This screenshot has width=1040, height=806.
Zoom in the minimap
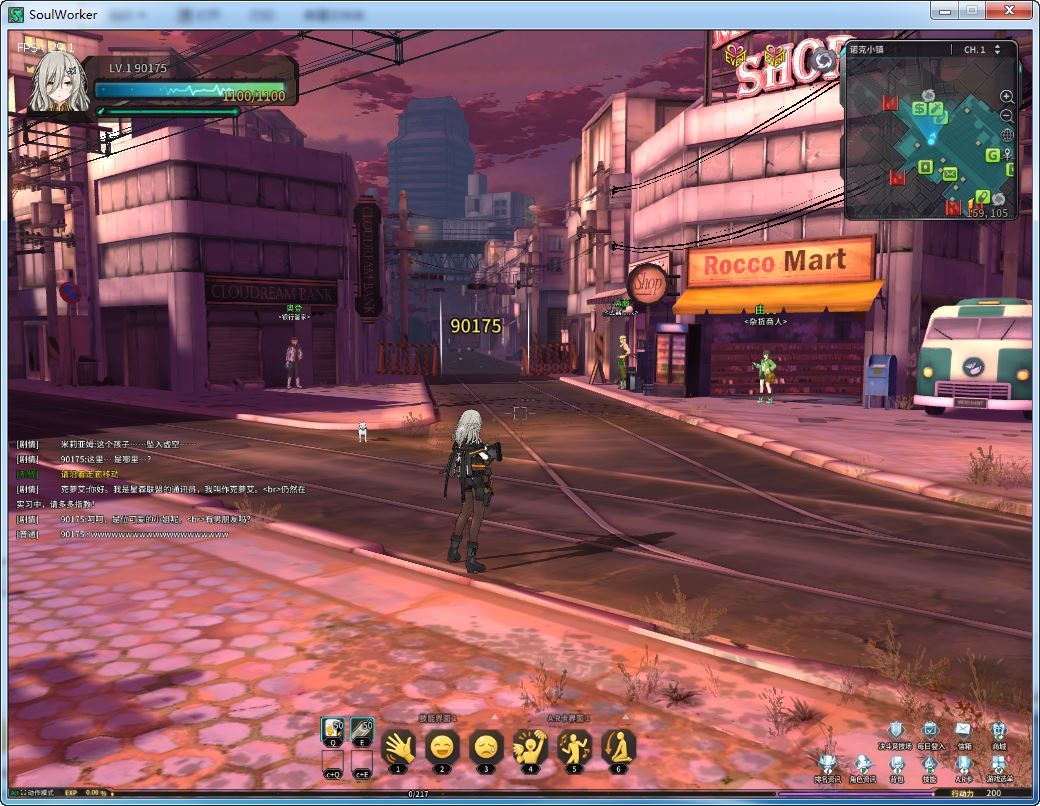[1007, 97]
